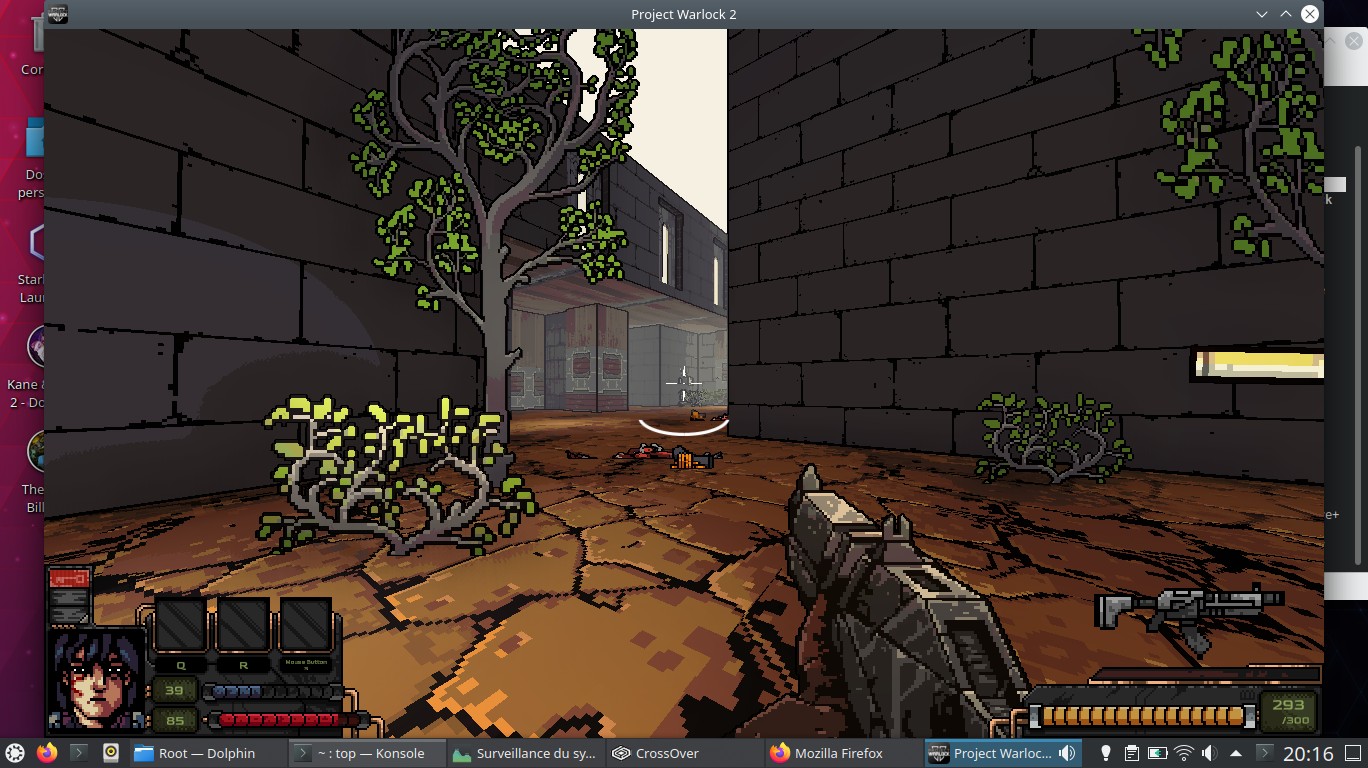
Task: Toggle the night light bulb in system tray
Action: point(1105,753)
